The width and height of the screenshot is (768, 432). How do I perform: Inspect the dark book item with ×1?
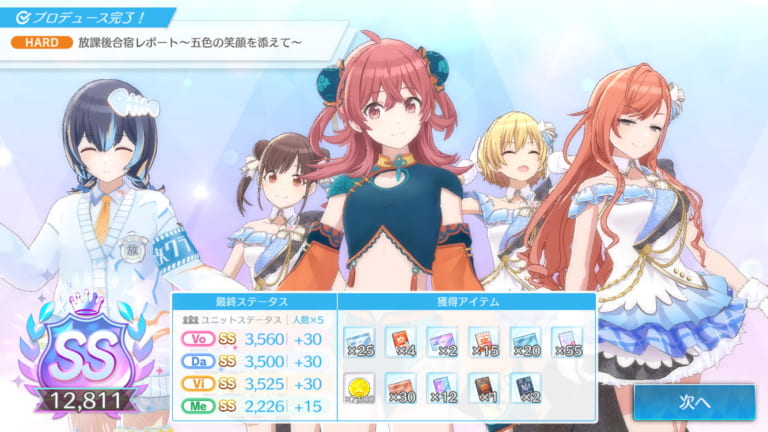tap(484, 388)
